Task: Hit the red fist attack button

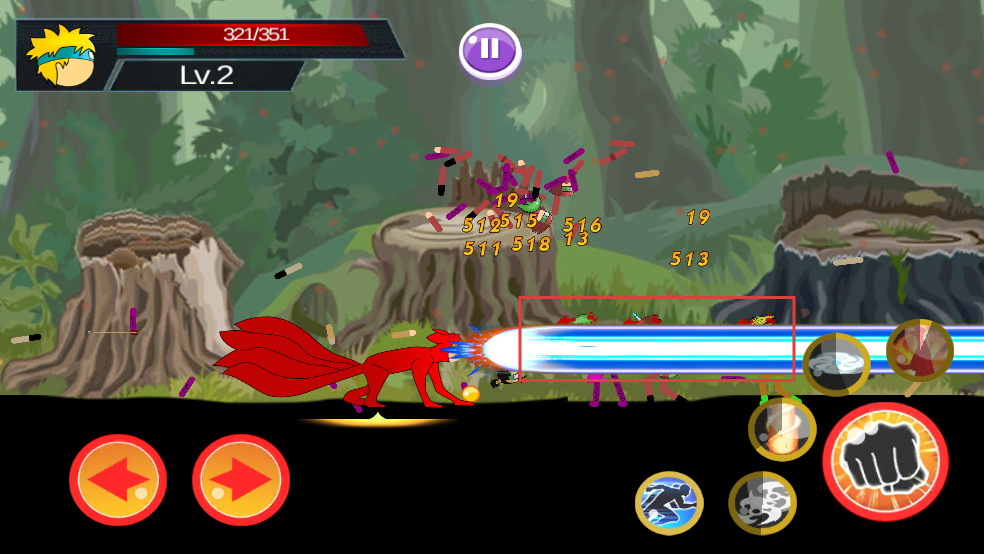Action: point(885,460)
